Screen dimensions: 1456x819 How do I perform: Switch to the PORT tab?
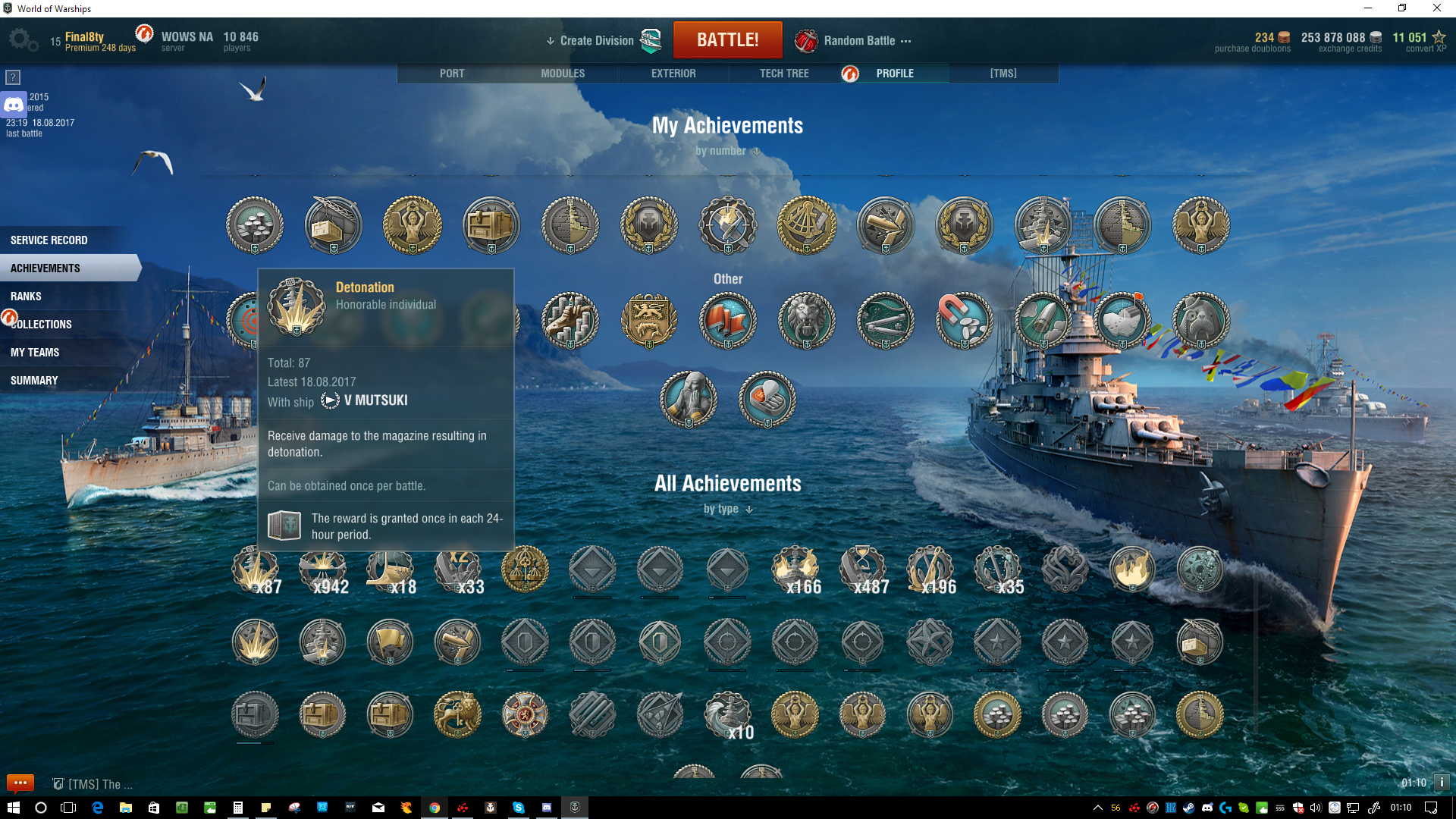[x=452, y=74]
